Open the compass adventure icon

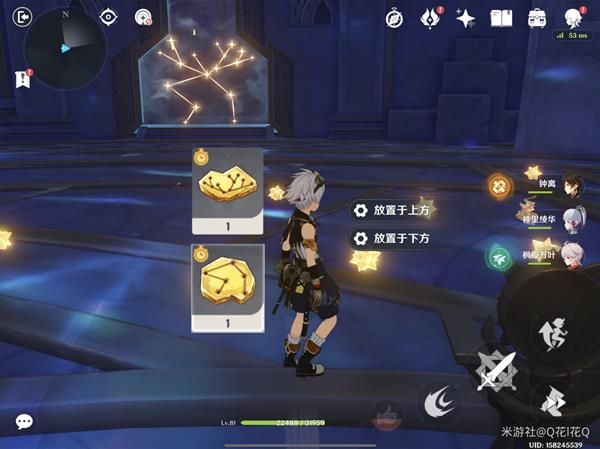395,17
